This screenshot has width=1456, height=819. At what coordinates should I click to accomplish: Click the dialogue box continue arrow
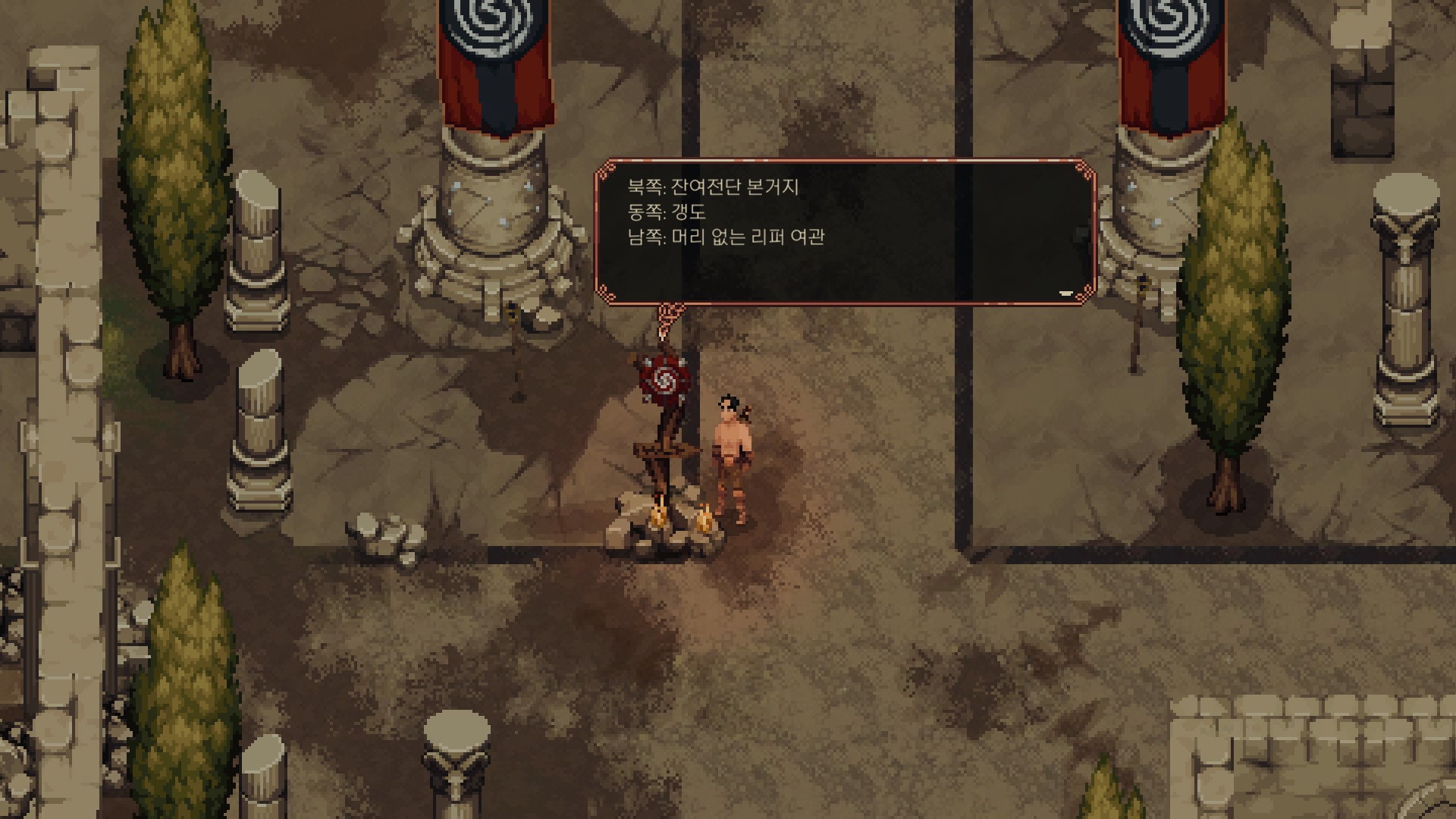point(1065,293)
